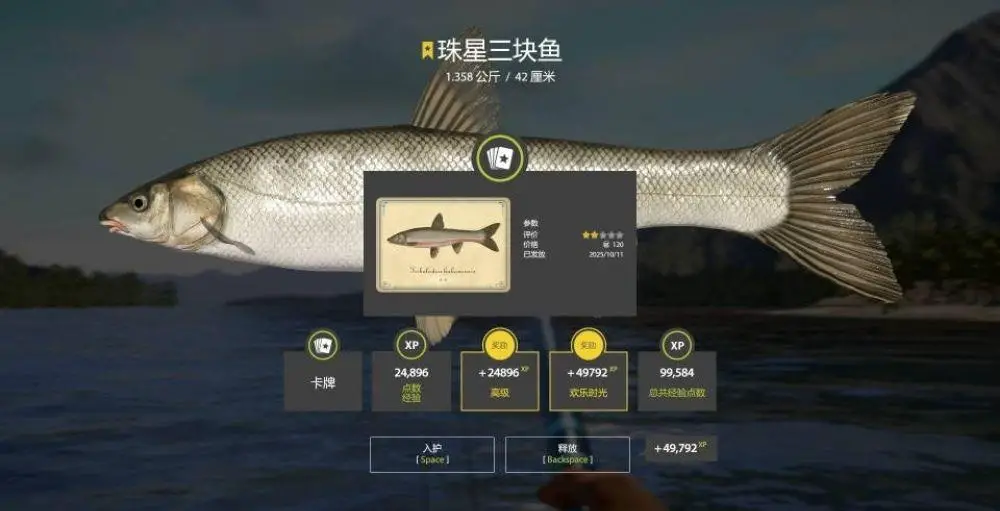This screenshot has width=1000, height=511.
Task: Click the 欢乐时光 bonus tile
Action: tap(588, 380)
